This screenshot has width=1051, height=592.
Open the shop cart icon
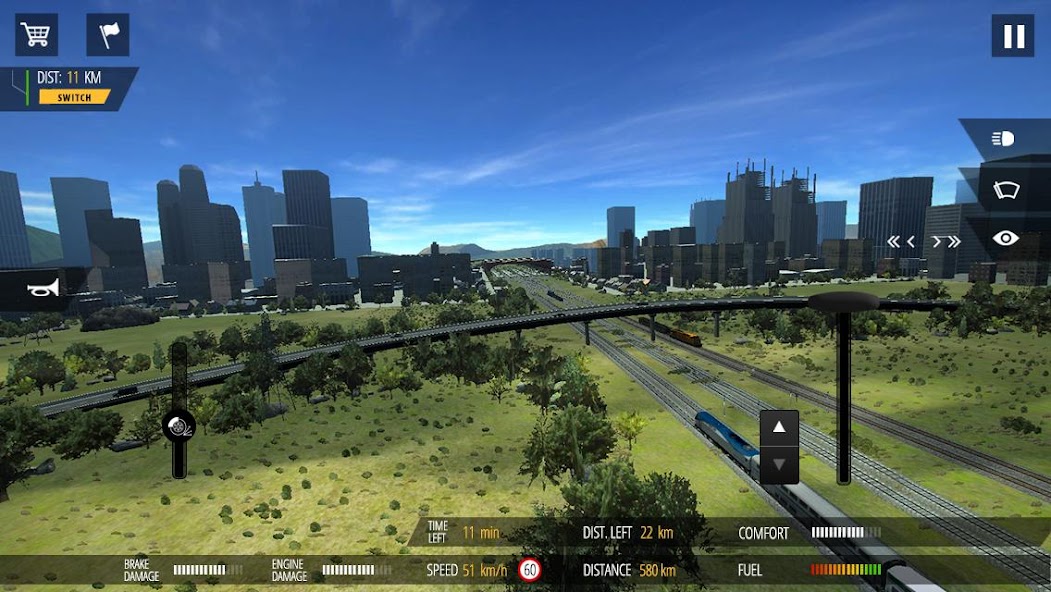[36, 35]
